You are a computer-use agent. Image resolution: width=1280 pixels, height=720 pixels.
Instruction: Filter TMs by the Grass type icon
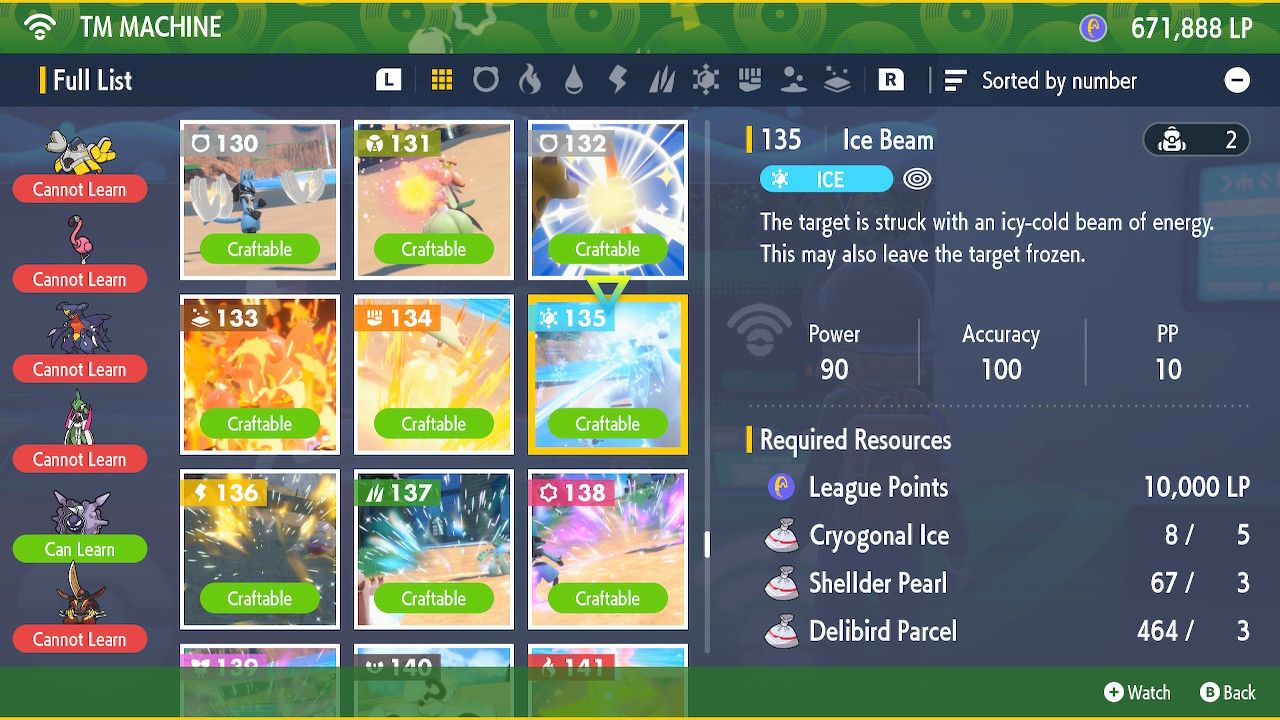point(660,80)
